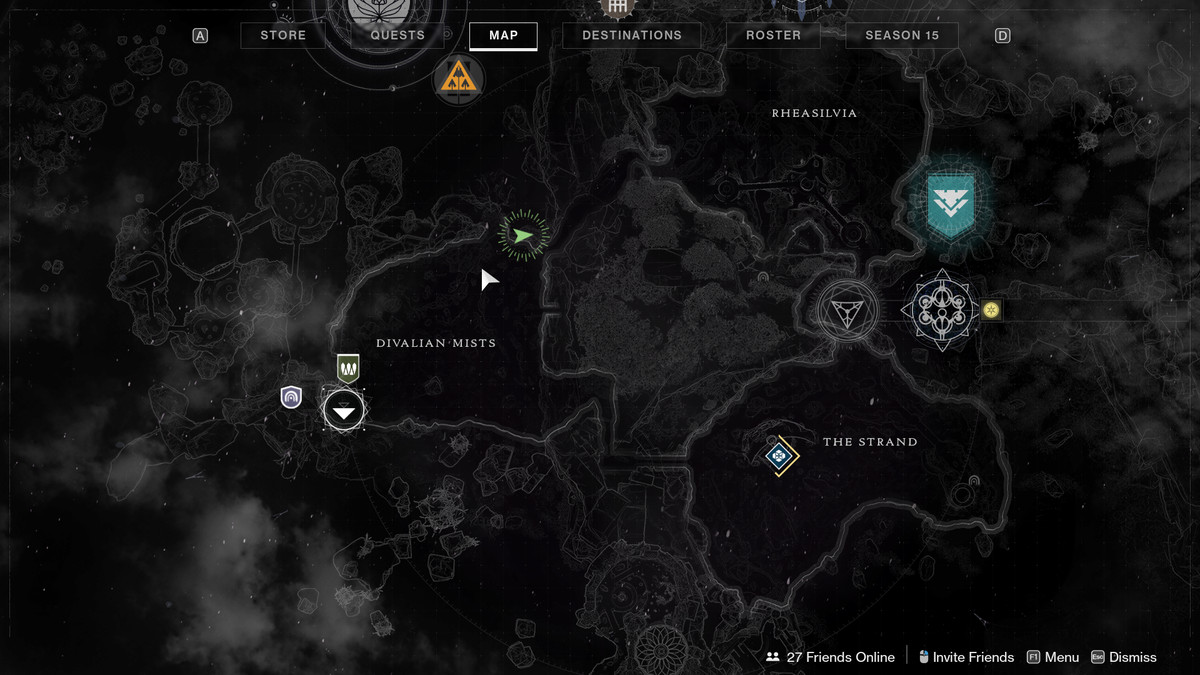
Task: Select the Divalian Mists landing zone marker
Action: [x=344, y=410]
